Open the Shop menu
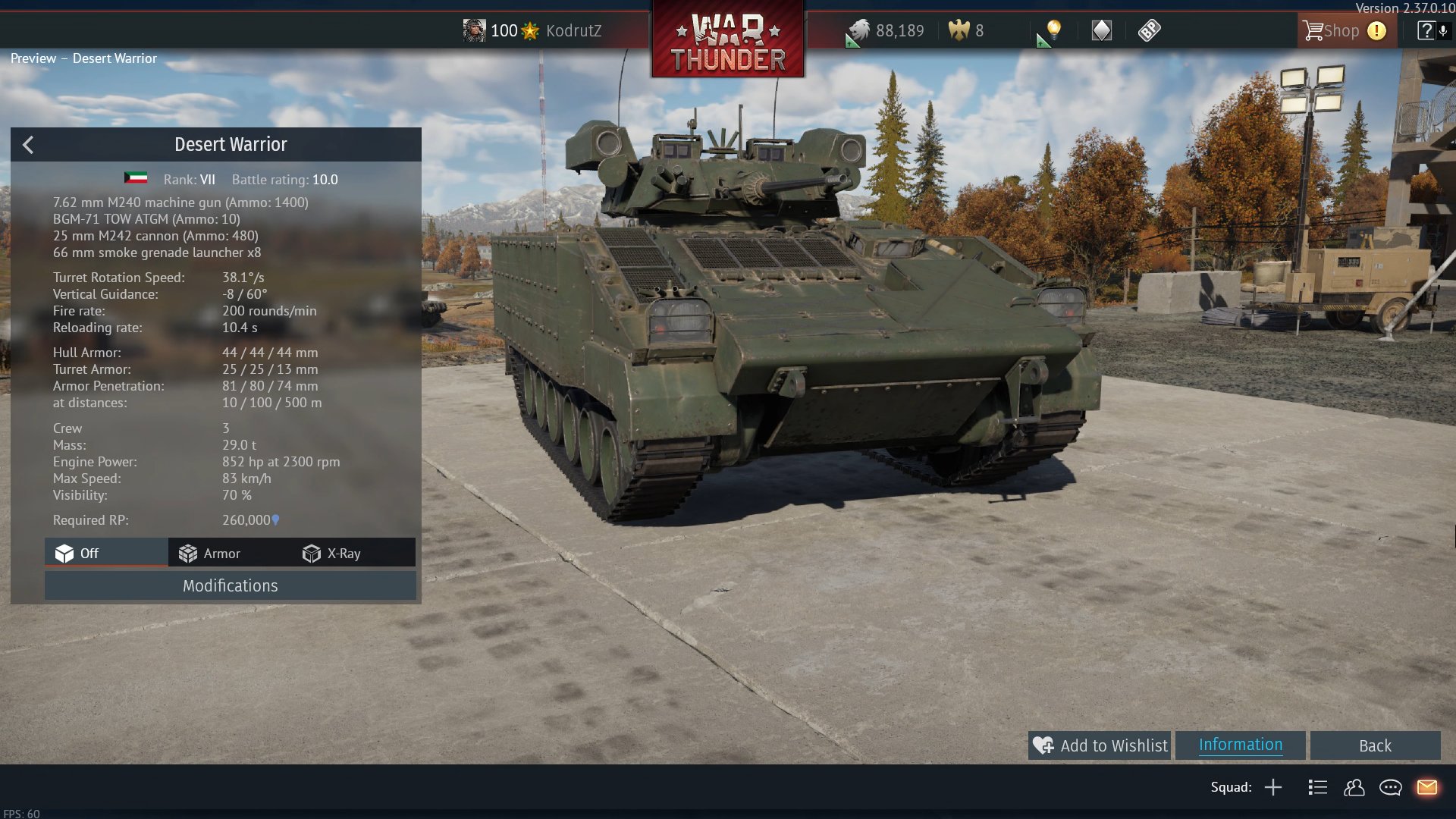1456x819 pixels. [x=1332, y=31]
